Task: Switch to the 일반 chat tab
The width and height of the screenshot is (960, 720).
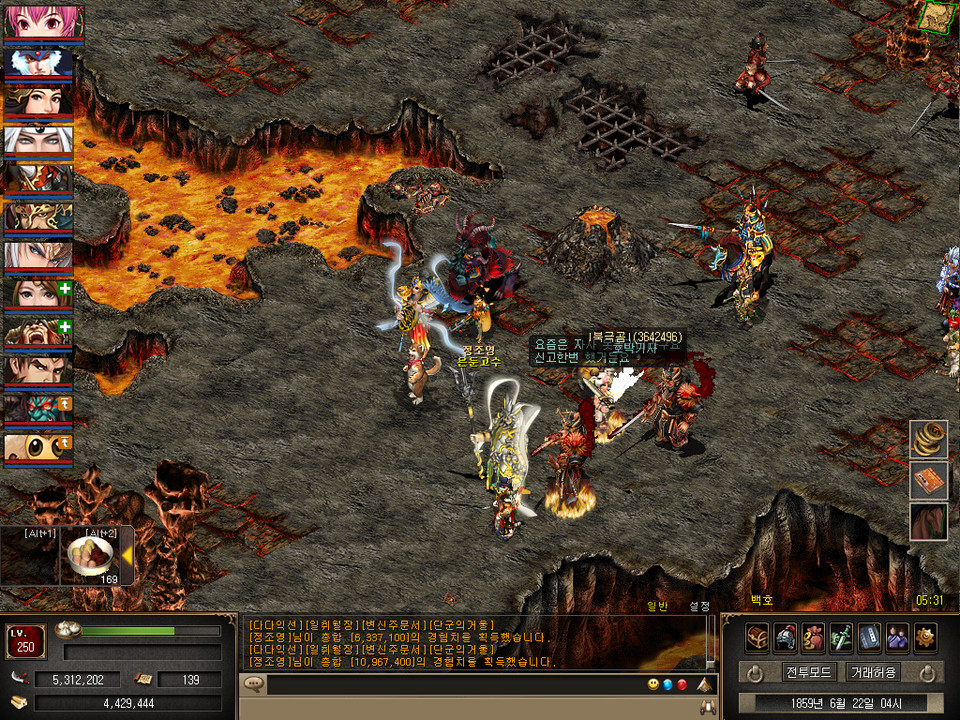Action: (657, 604)
